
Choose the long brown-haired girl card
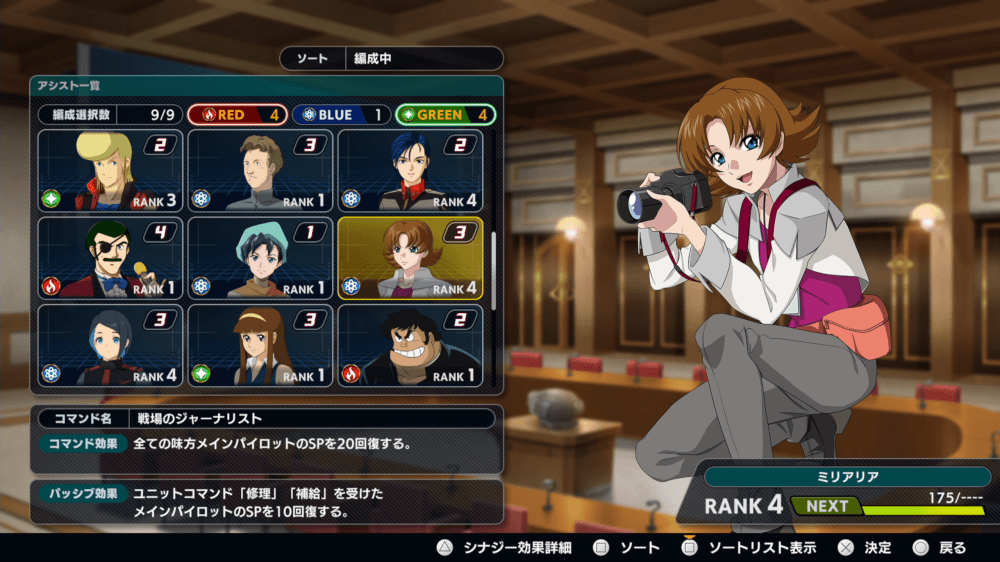pos(260,345)
